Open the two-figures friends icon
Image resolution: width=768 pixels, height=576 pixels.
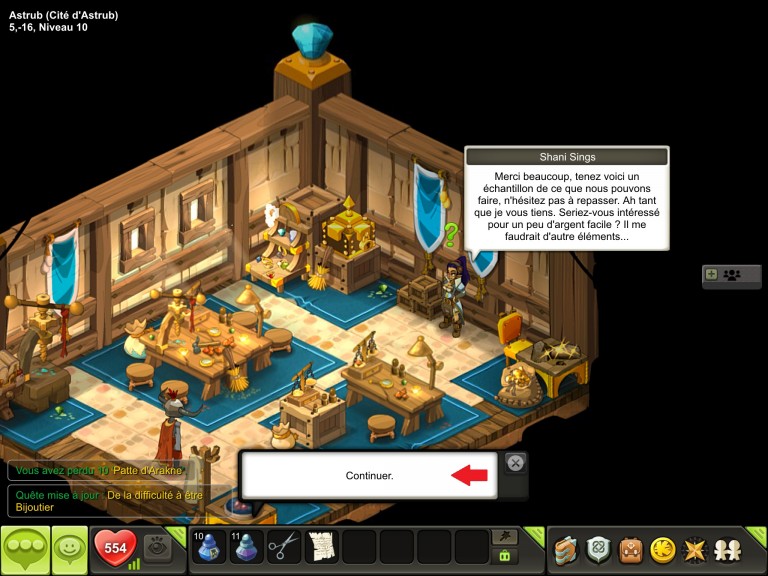726,549
